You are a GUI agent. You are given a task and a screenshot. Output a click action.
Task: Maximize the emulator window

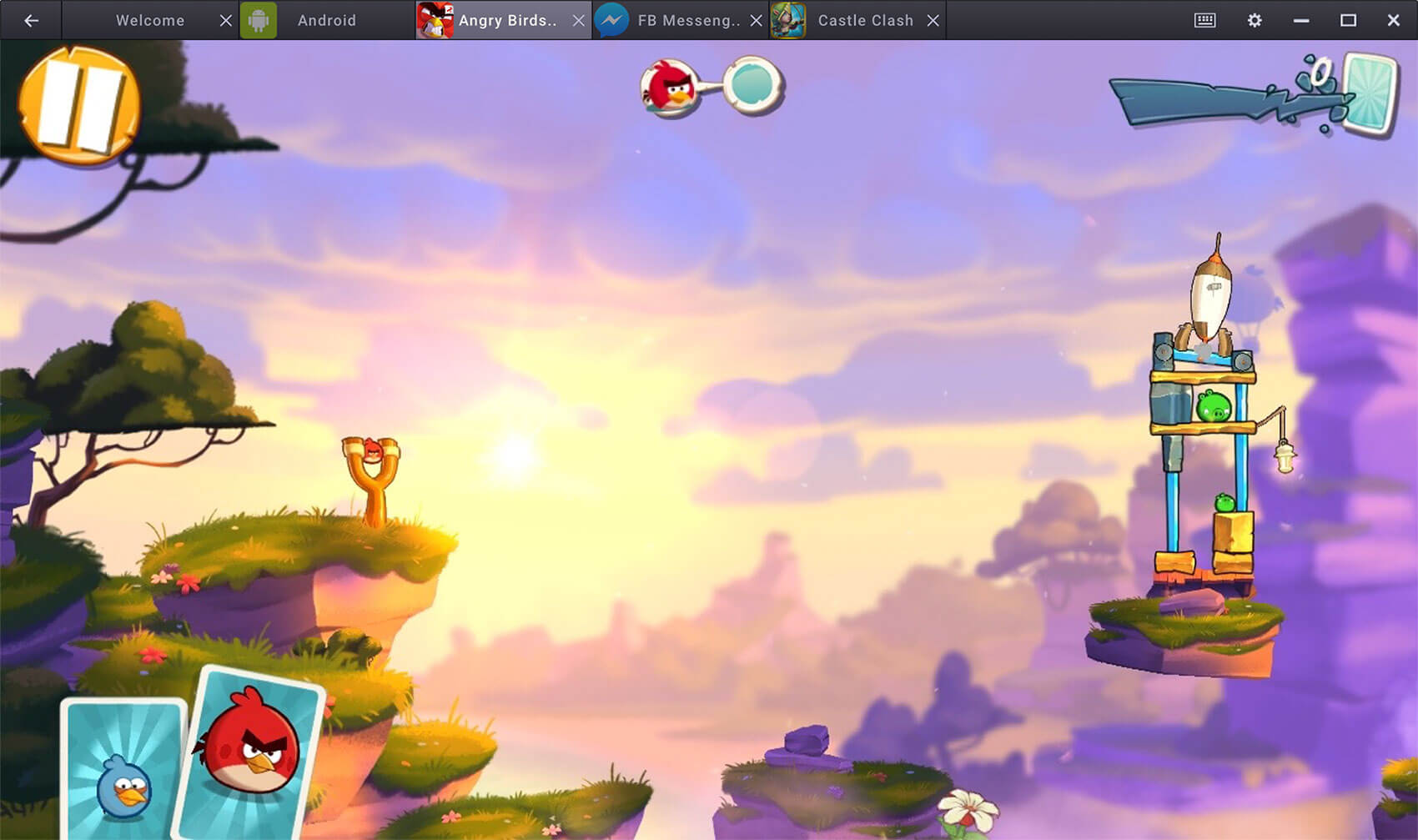(1347, 20)
